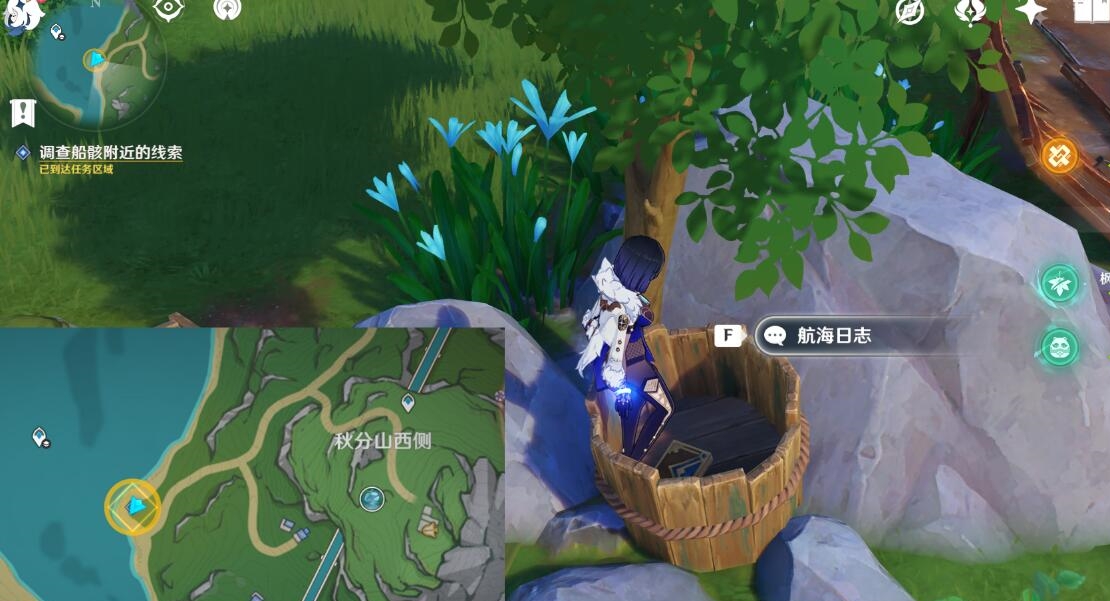Click the round four-point star icon beside the minimap
The image size is (1110, 601).
click(x=228, y=10)
